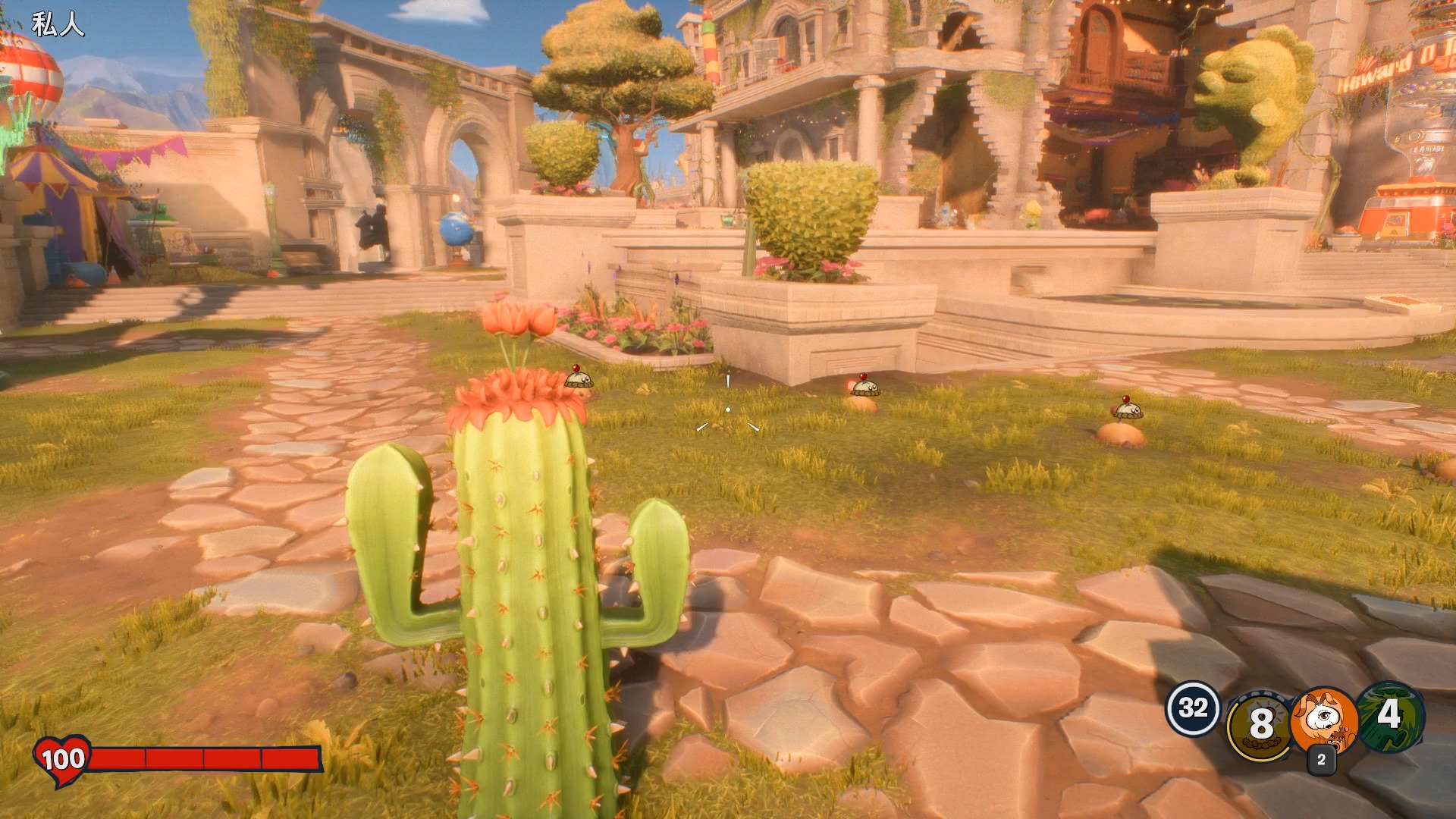
Task: Select the orange Garlic Drone ability
Action: coord(1324,719)
